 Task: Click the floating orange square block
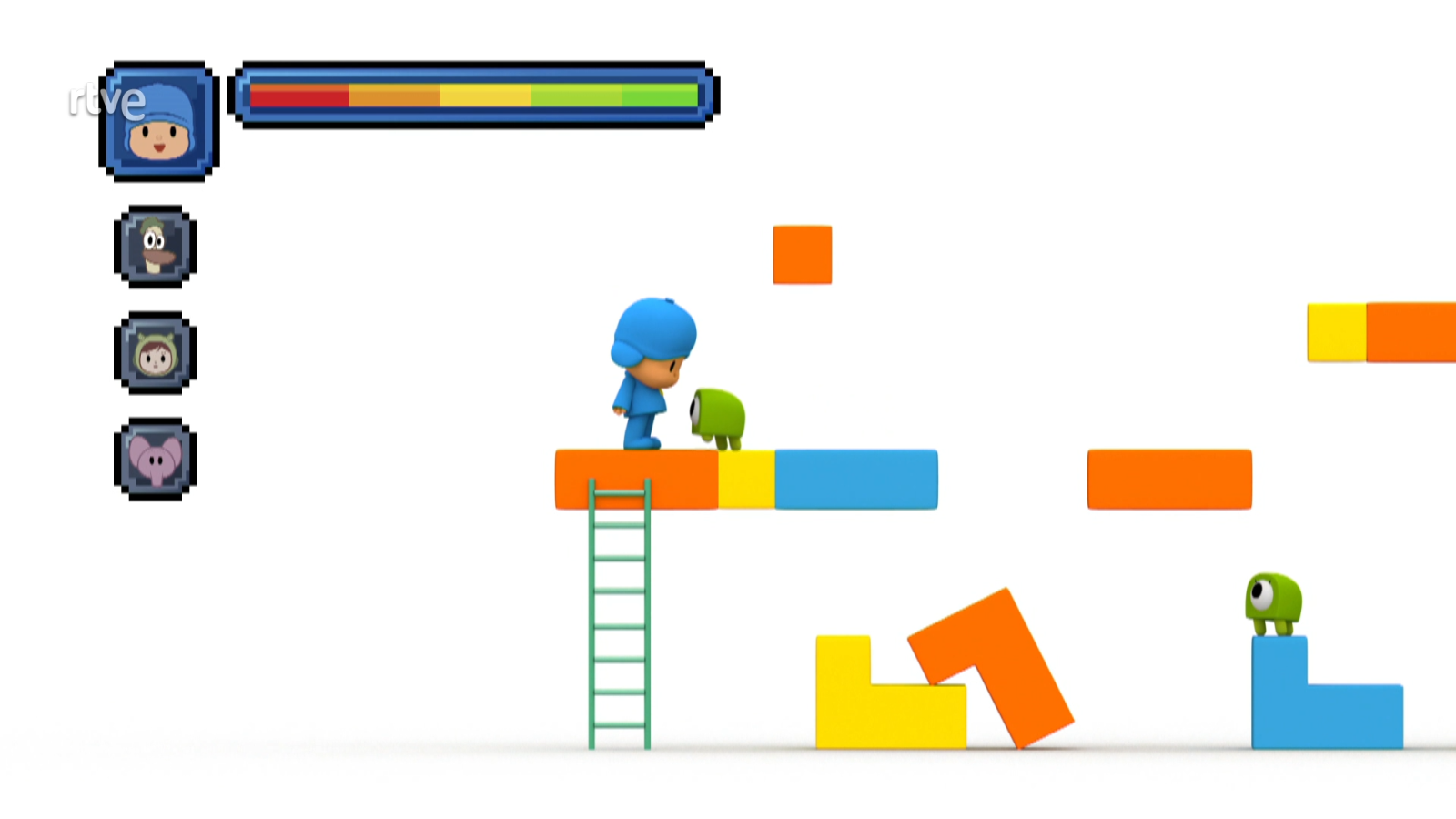point(802,257)
